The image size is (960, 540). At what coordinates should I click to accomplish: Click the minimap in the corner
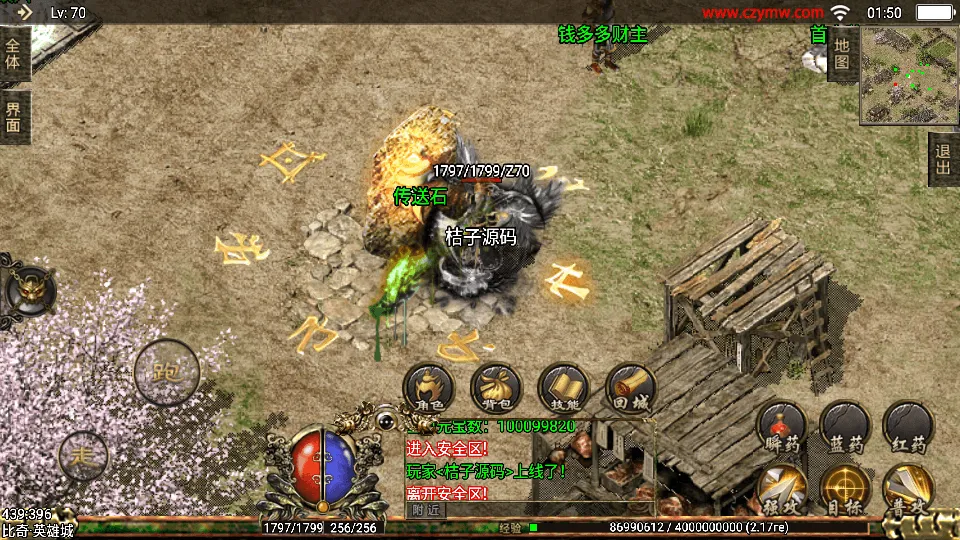click(908, 76)
